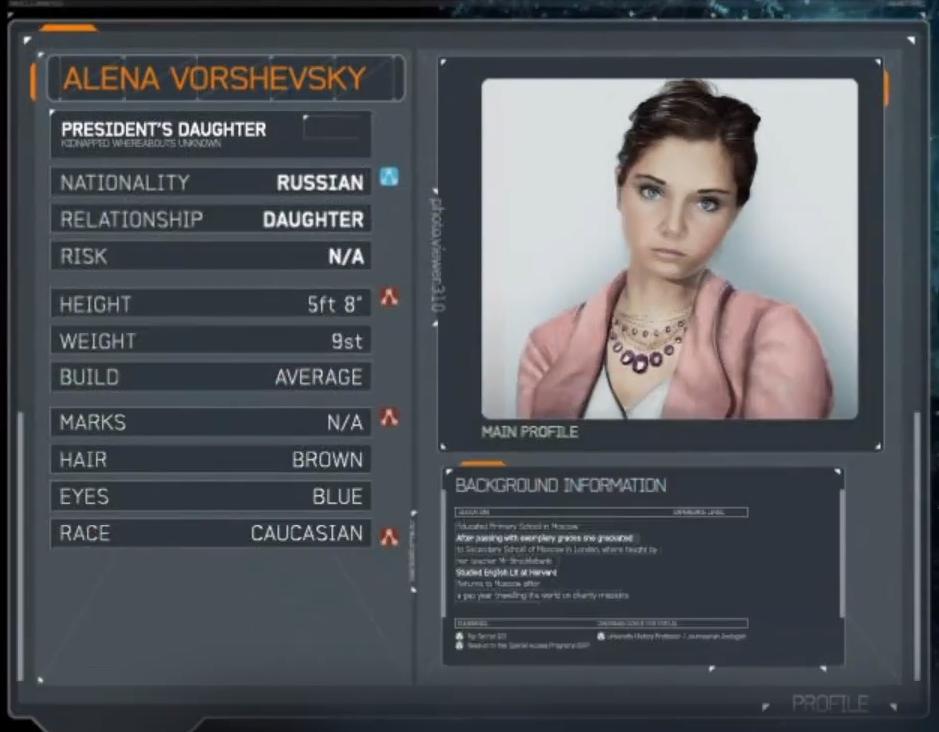Select the Eyes row showing Blue
Image resolution: width=939 pixels, height=732 pixels.
click(x=210, y=497)
